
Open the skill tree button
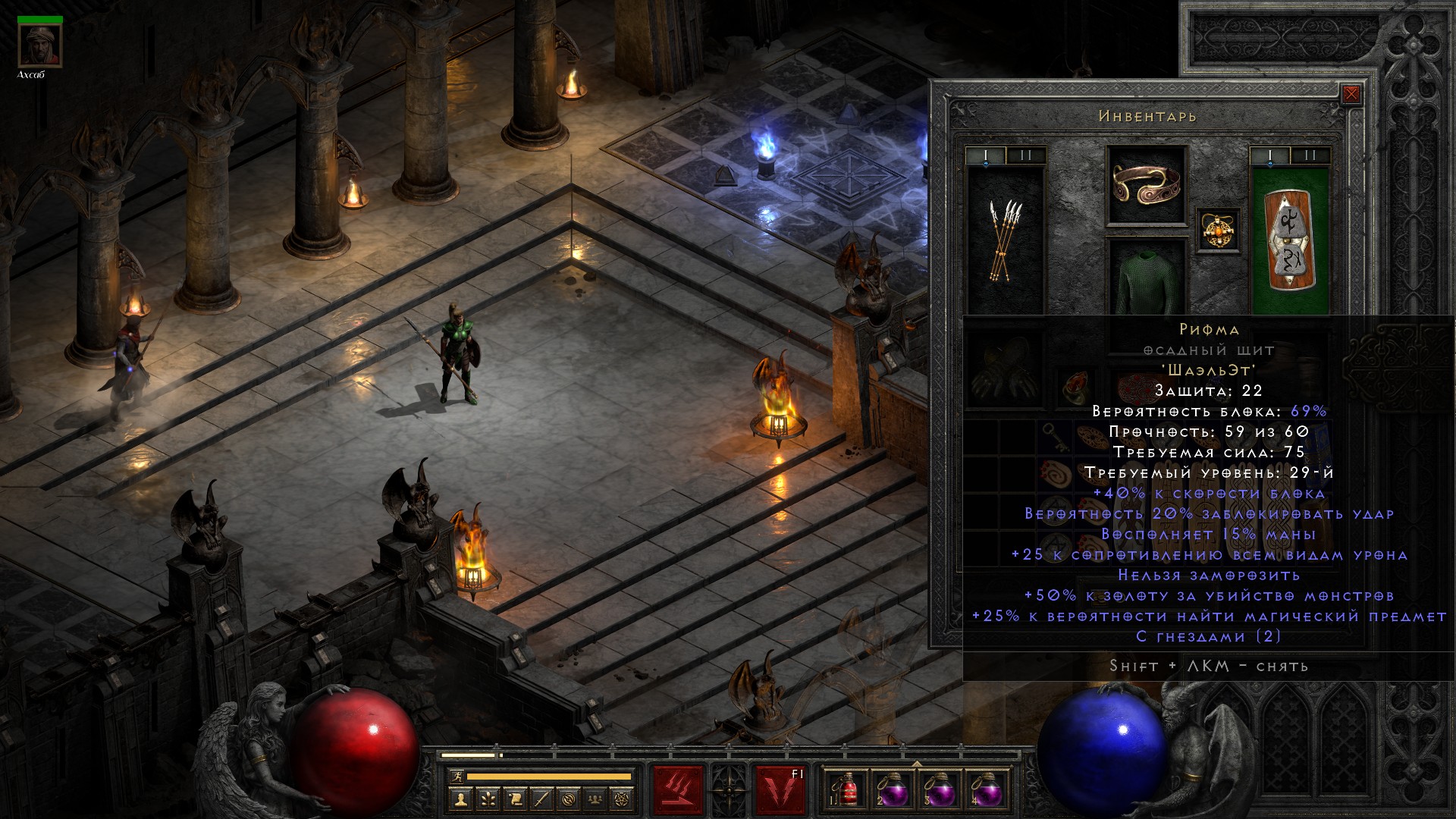coord(488,799)
